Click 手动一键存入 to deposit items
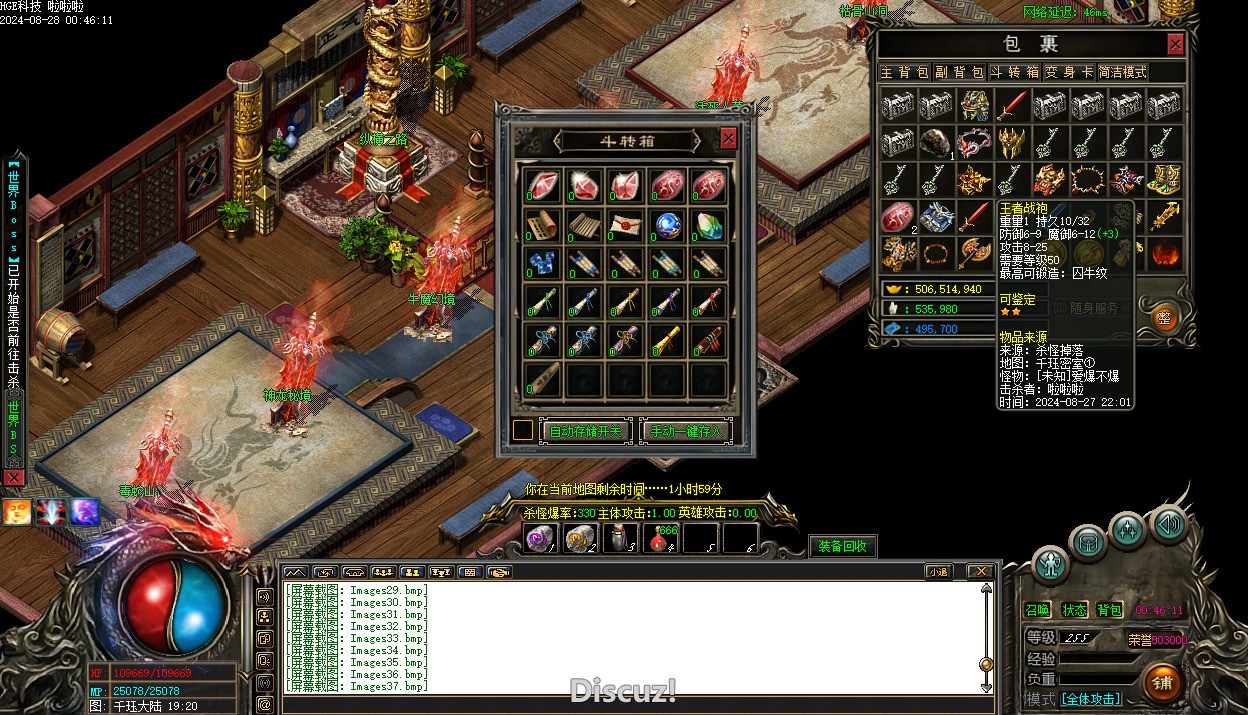The image size is (1248, 715). (686, 431)
